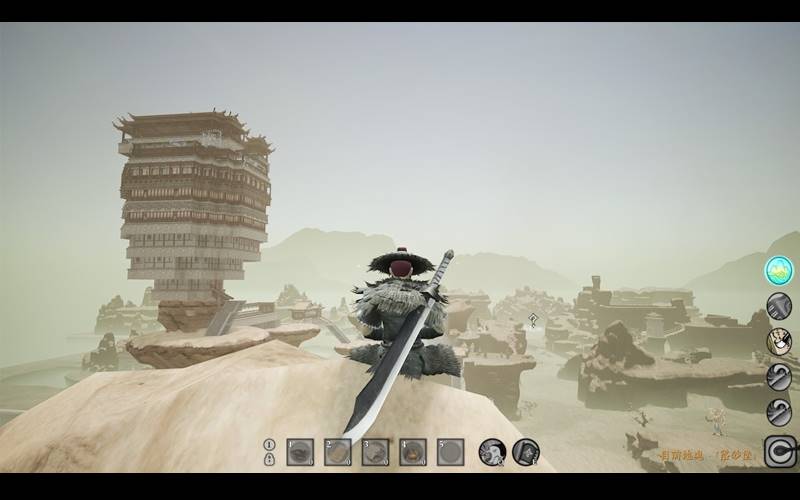
Task: Choose the white feather brush icon
Action: coord(779,341)
